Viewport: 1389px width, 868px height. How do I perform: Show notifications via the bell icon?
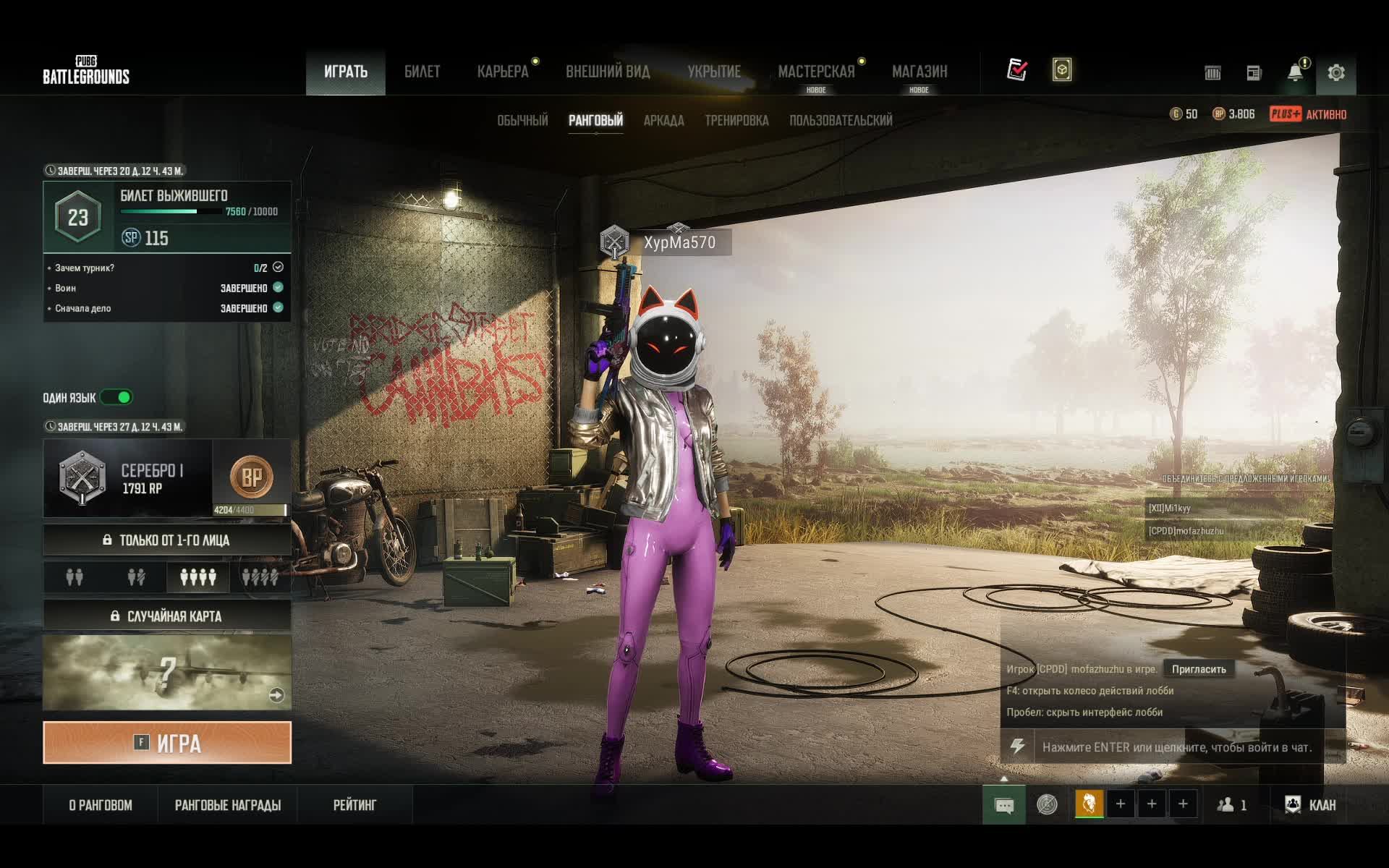1295,72
